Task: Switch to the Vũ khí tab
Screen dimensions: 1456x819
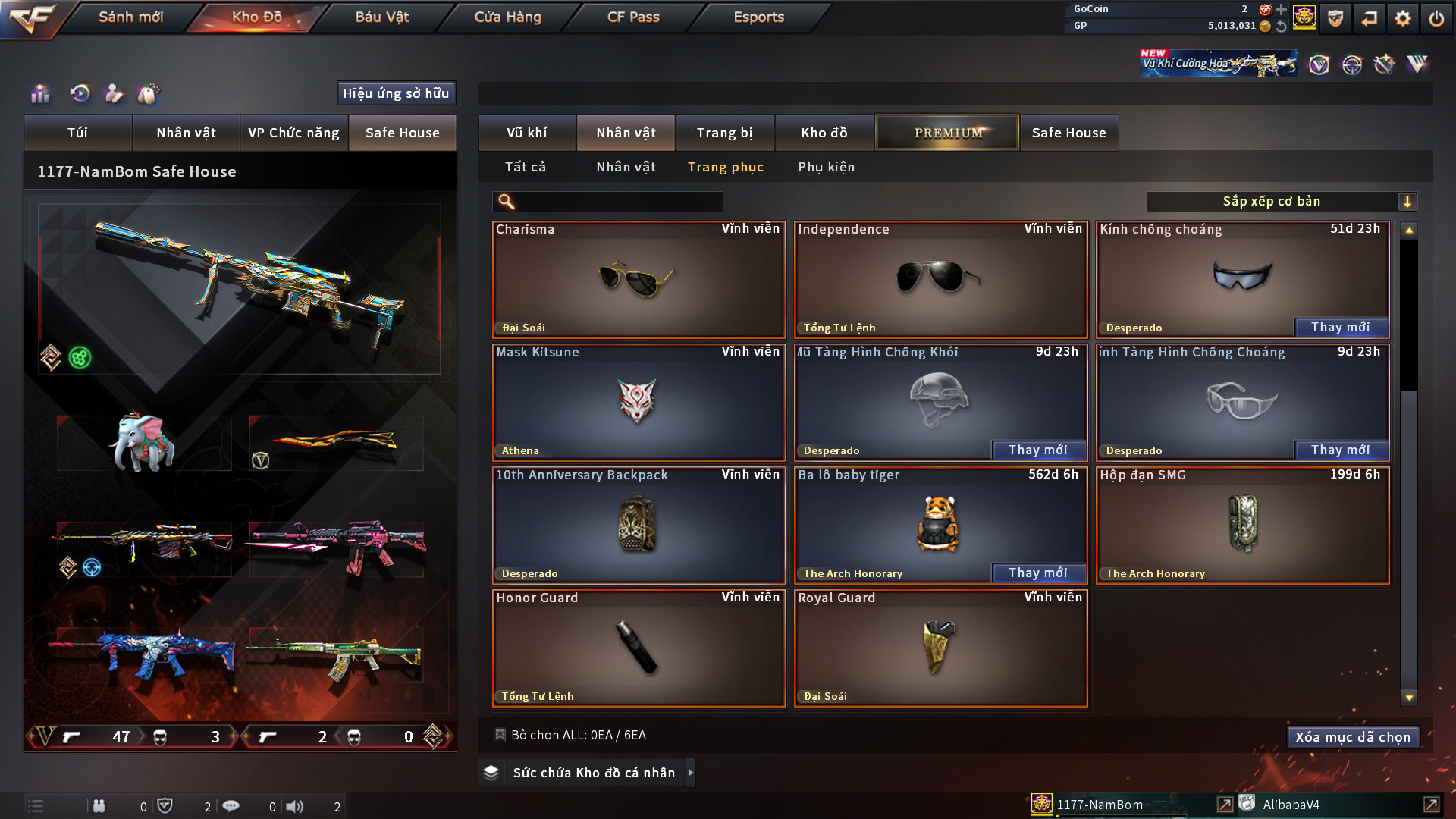Action: click(x=526, y=133)
